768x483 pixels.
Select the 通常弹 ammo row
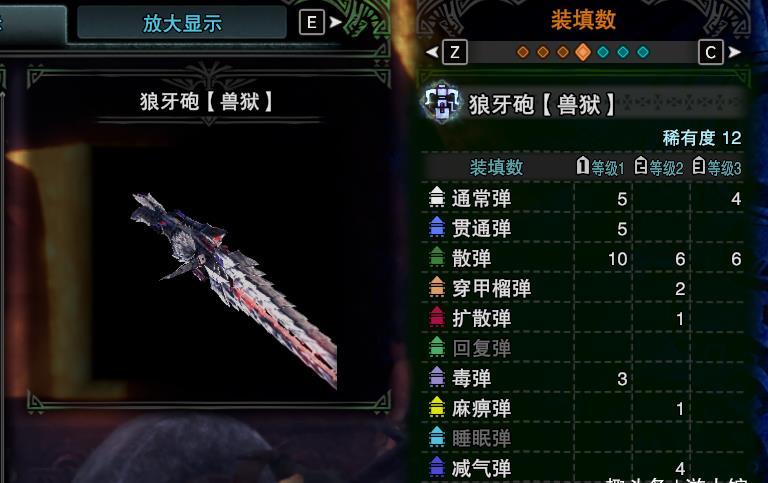(x=481, y=199)
